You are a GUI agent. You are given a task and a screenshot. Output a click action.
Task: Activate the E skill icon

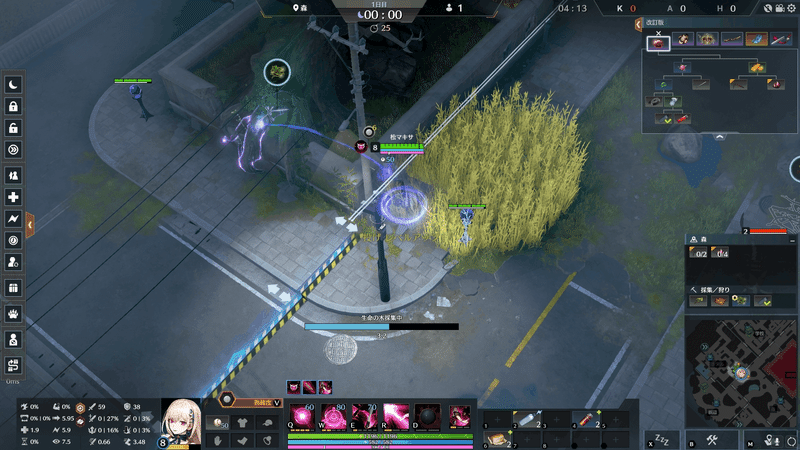[x=364, y=416]
